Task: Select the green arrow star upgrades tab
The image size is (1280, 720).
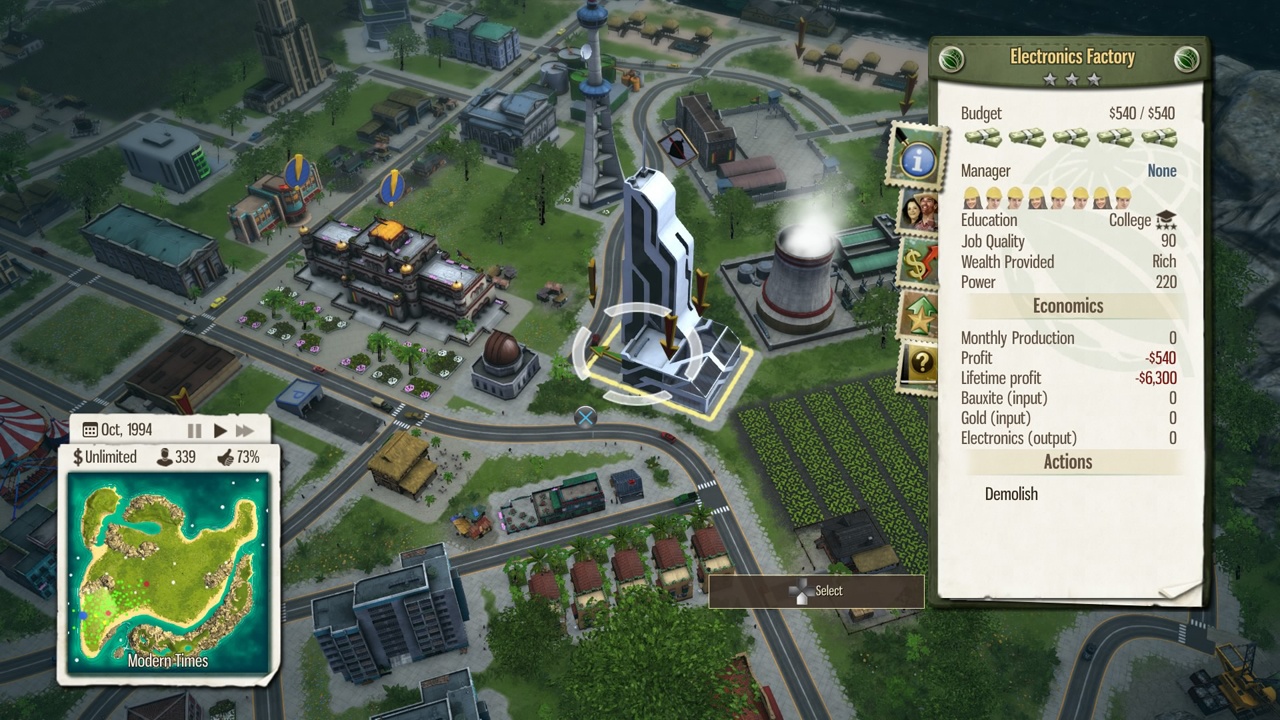Action: pyautogui.click(x=917, y=315)
